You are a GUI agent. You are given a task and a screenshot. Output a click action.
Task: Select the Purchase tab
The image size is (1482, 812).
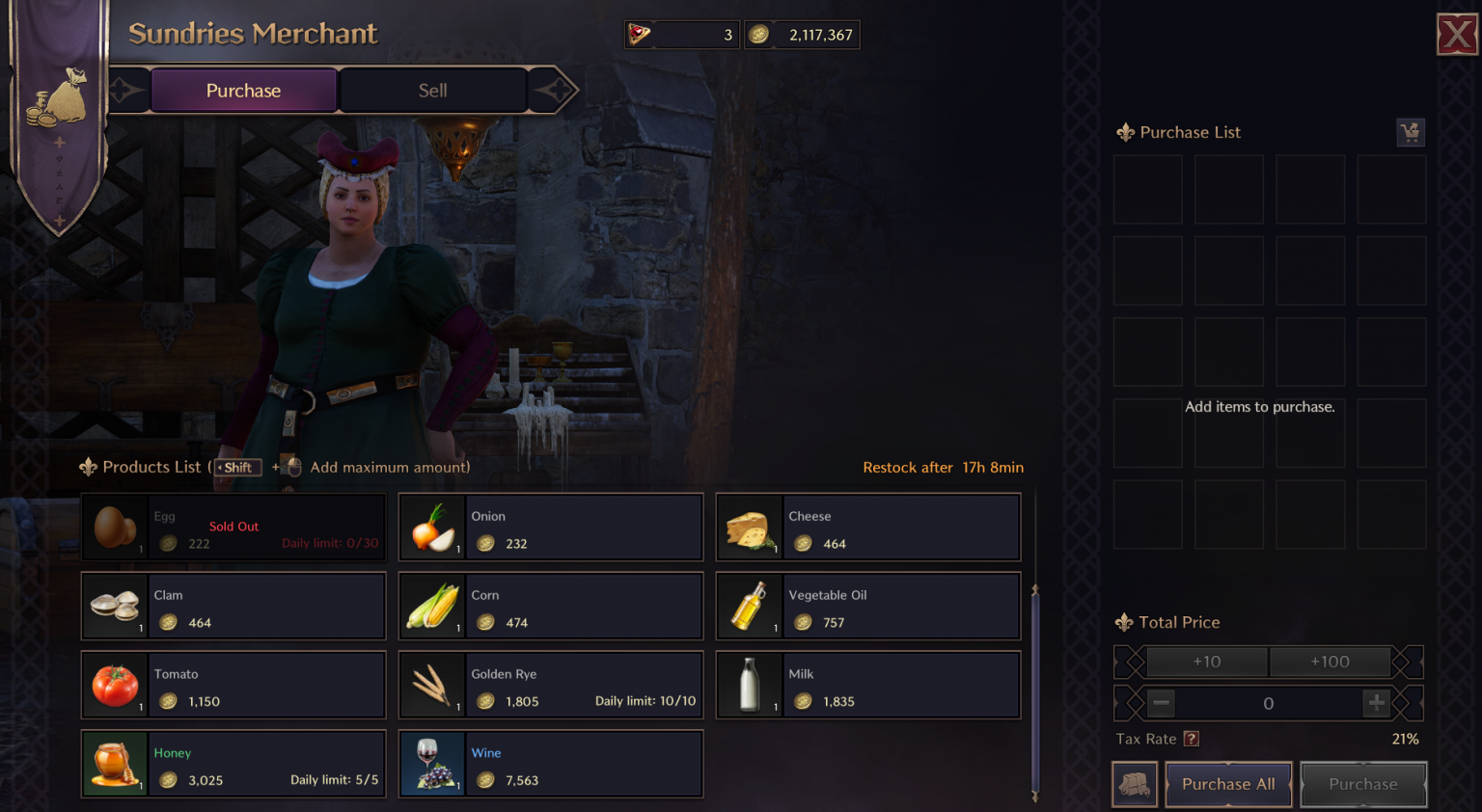coord(243,90)
